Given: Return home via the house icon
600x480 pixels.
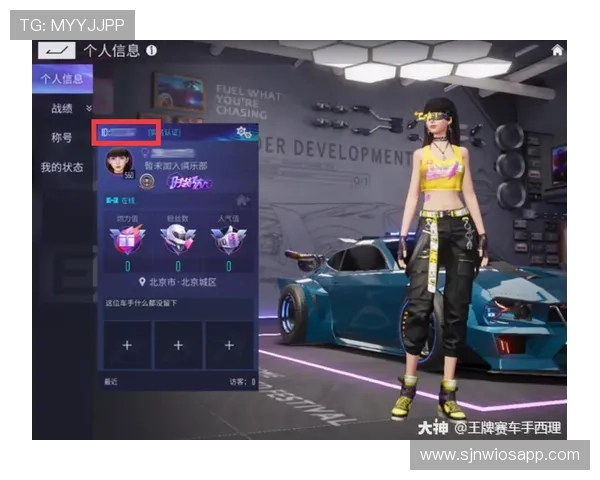Looking at the screenshot, I should coord(557,50).
